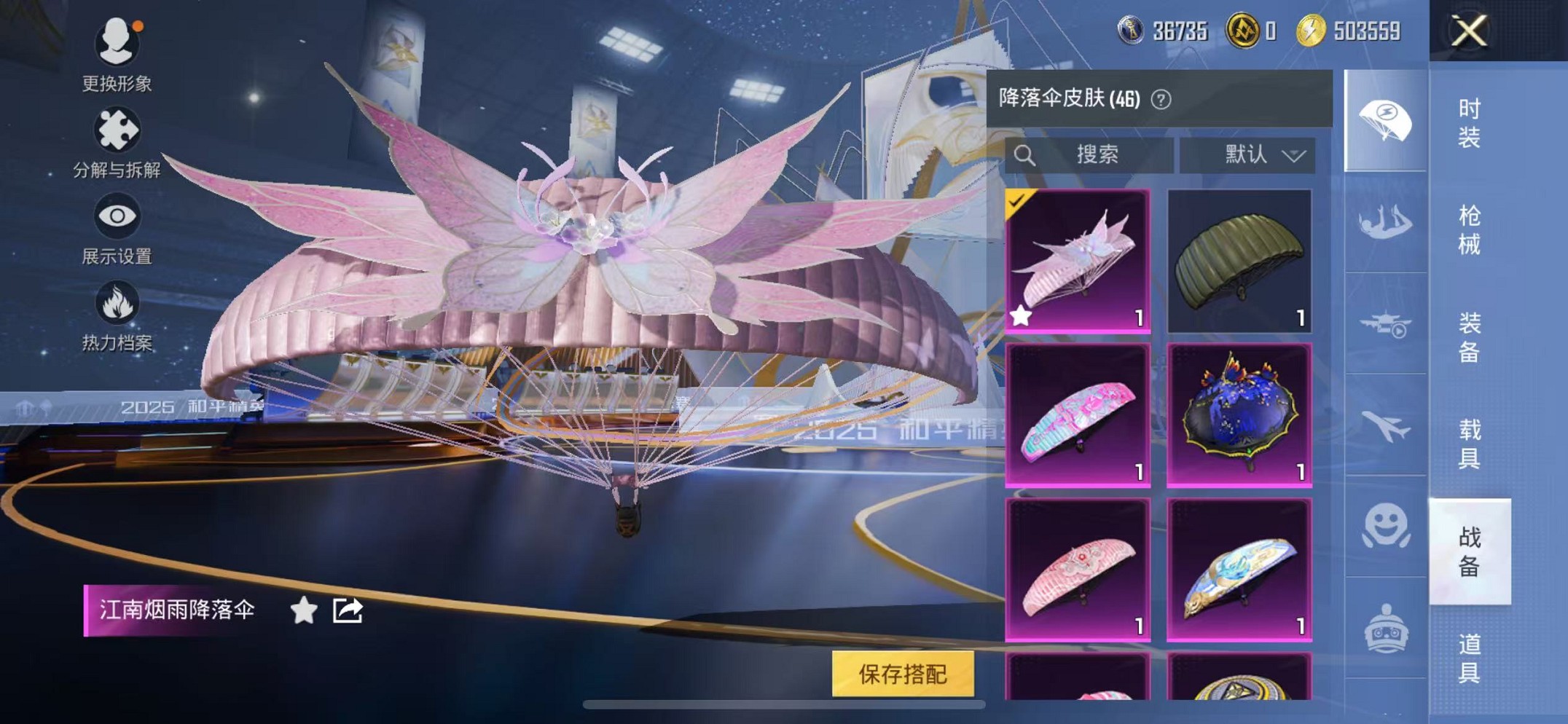Viewport: 1568px width, 724px height.
Task: Share 江南烟雨降落伞 via share icon
Action: 348,610
